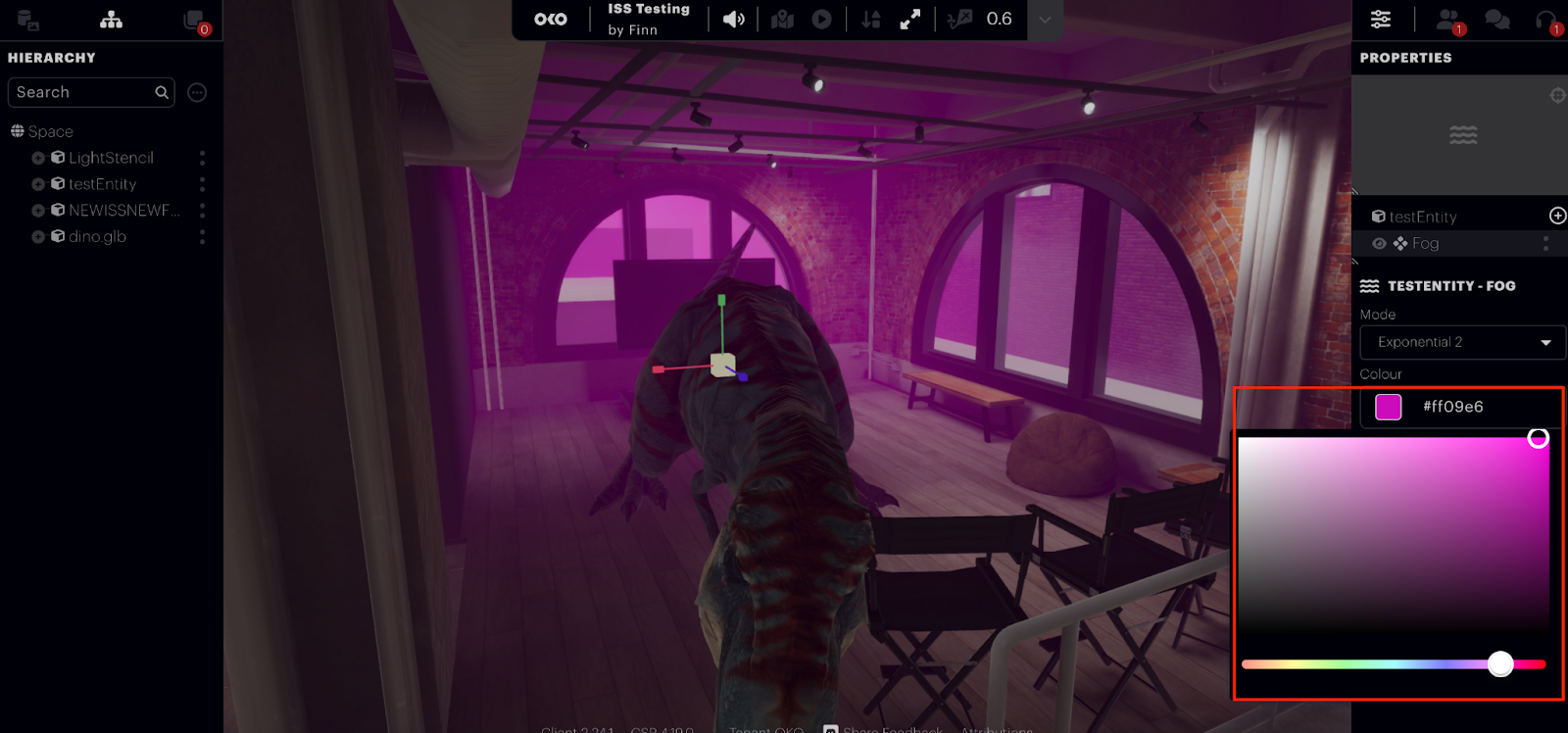Click the magenta fog colour swatch
The width and height of the screenshot is (1568, 733).
click(1389, 407)
